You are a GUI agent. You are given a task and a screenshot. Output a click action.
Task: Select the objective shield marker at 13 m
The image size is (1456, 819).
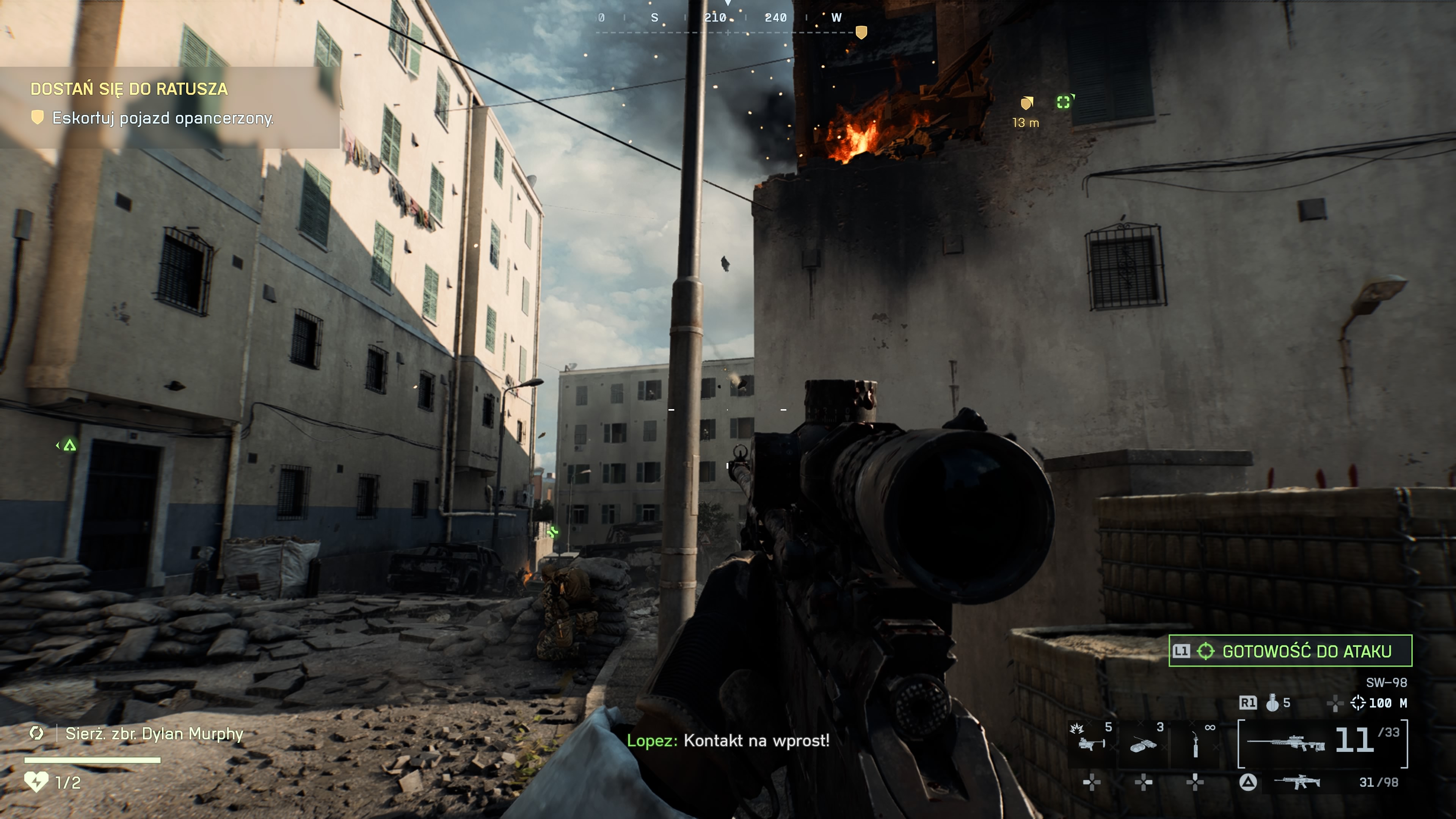[1026, 104]
